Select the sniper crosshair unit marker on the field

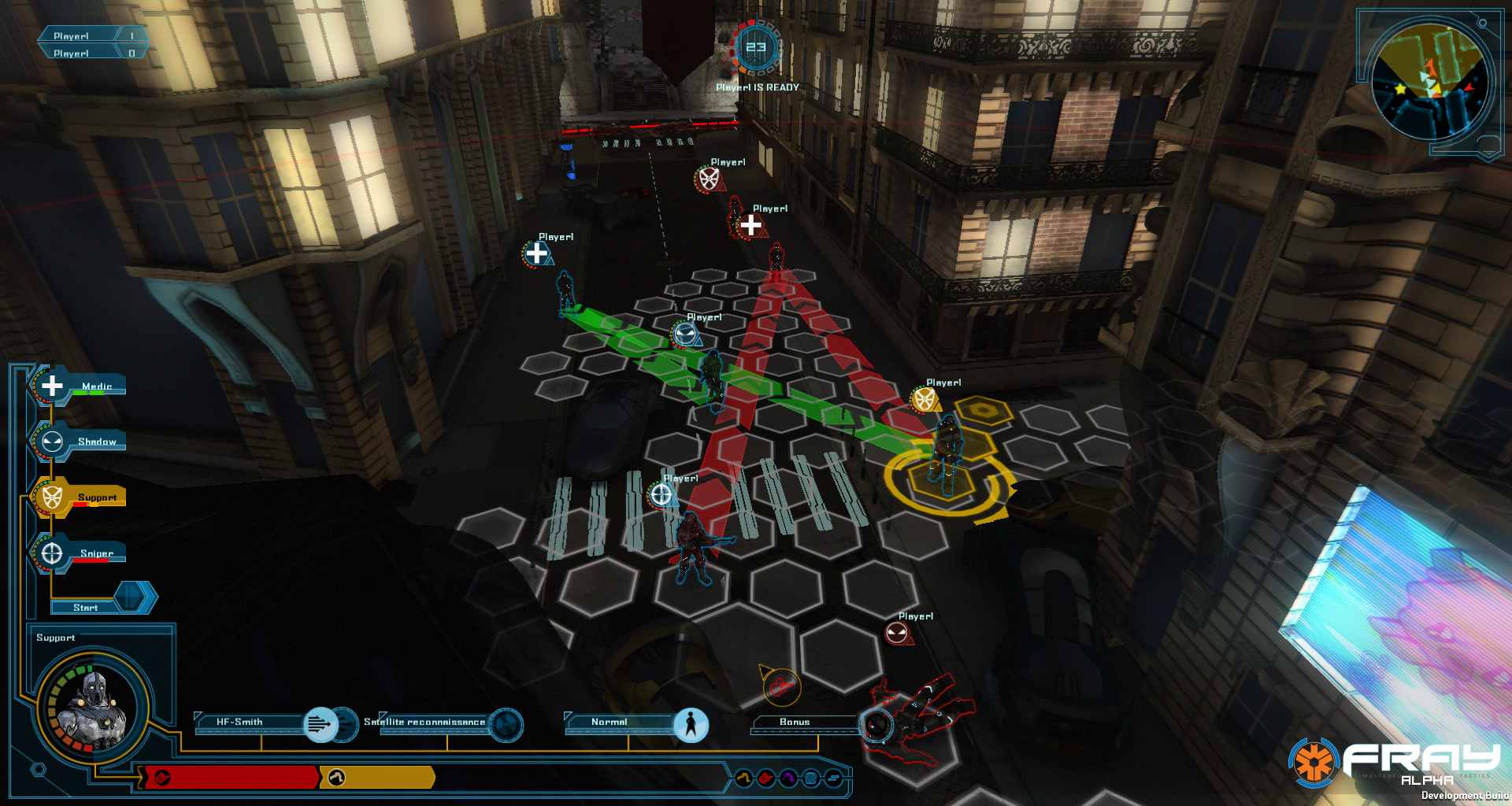click(x=661, y=494)
